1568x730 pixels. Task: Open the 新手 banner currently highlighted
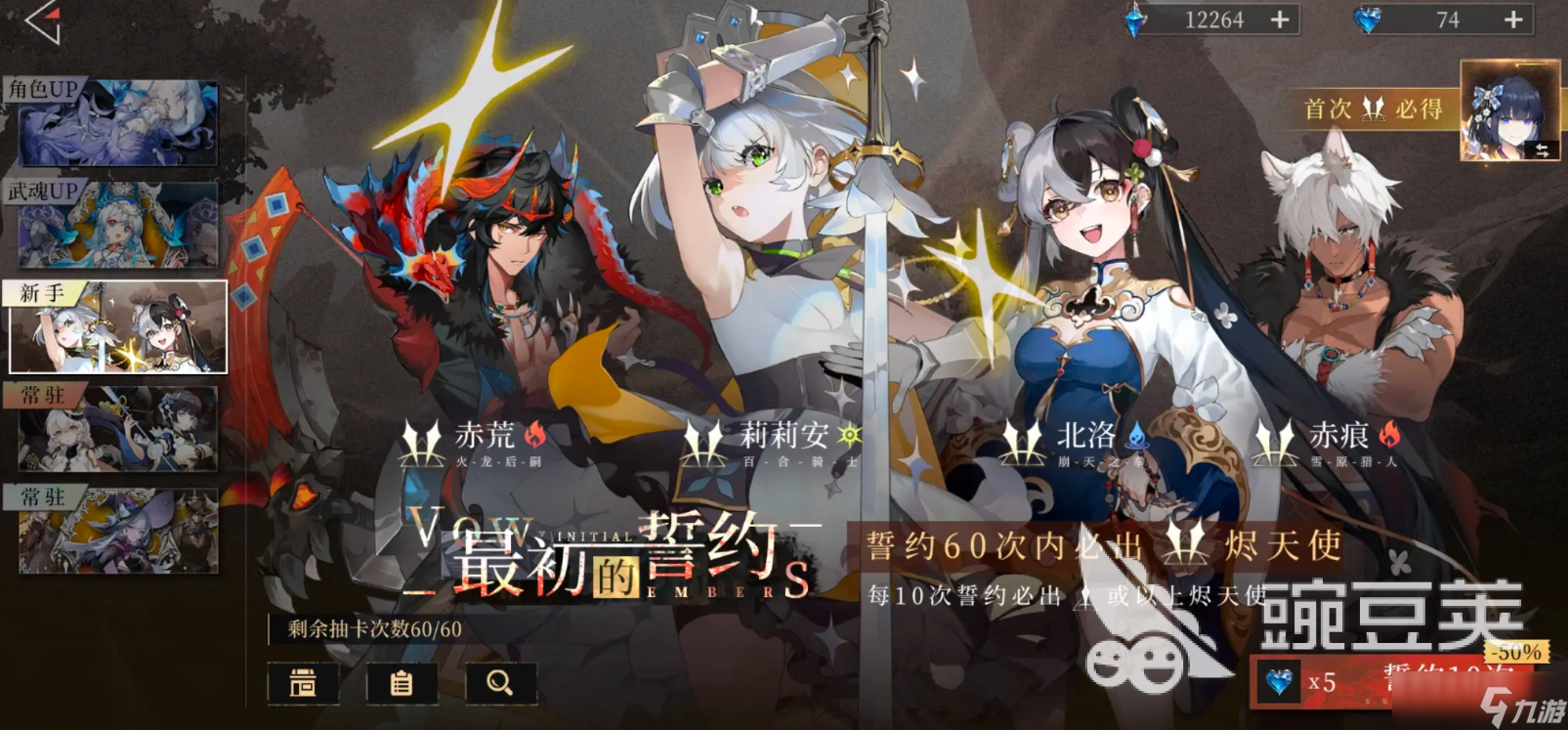117,327
